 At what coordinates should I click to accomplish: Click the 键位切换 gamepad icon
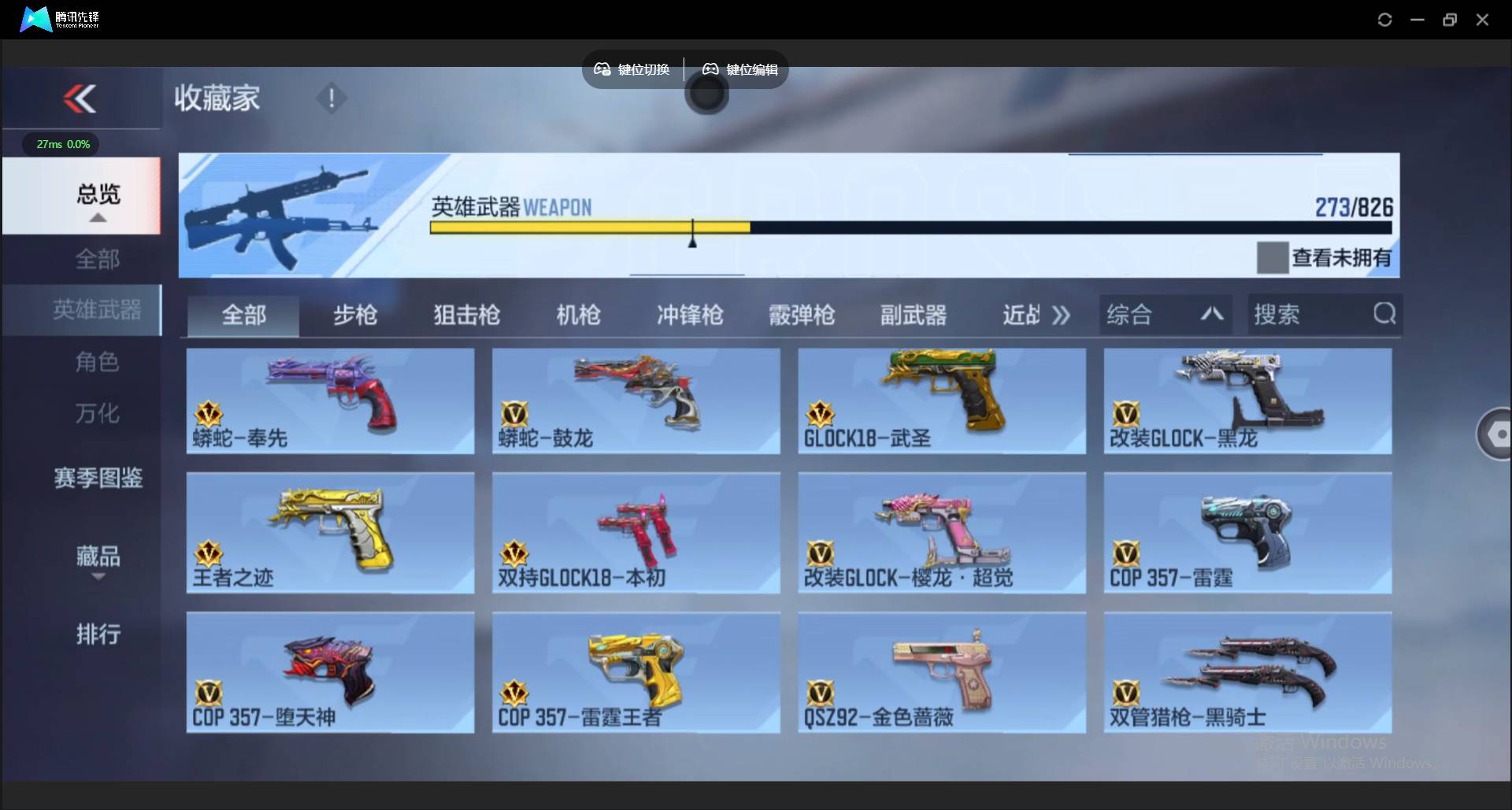[602, 69]
